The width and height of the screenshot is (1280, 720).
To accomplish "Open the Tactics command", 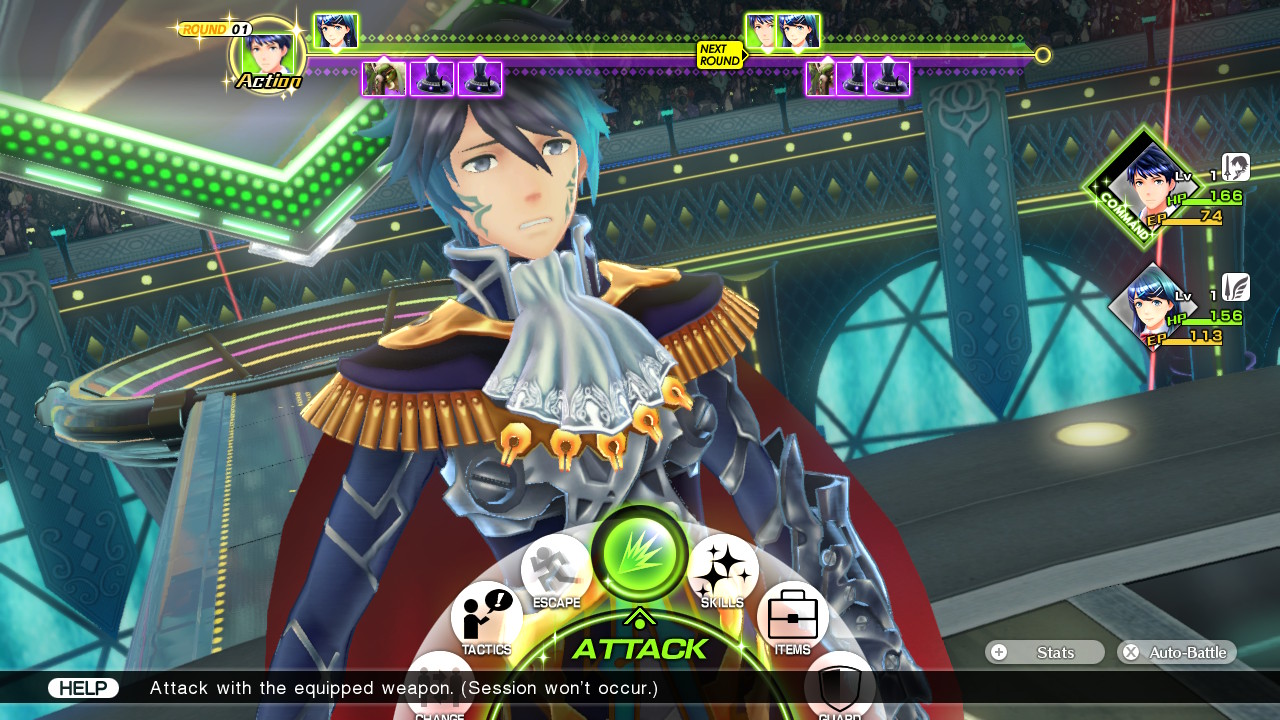I will 487,617.
